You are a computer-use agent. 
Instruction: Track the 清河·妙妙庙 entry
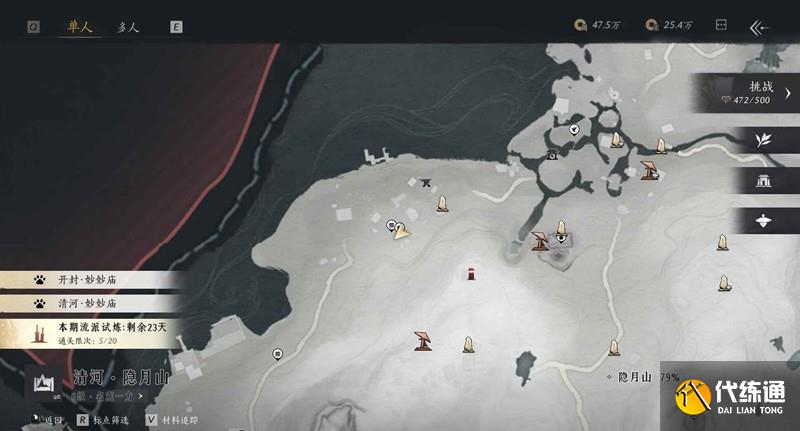coord(90,302)
